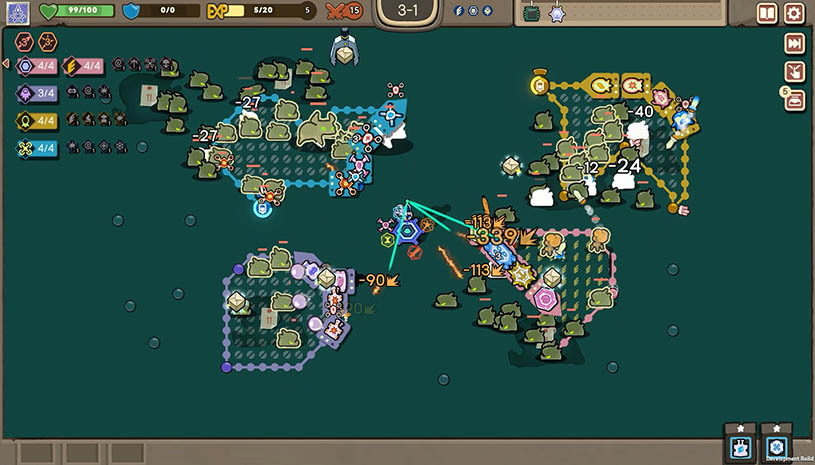Toggle the fast-forward speed button
Screen dimensions: 815x465
pyautogui.click(x=794, y=43)
